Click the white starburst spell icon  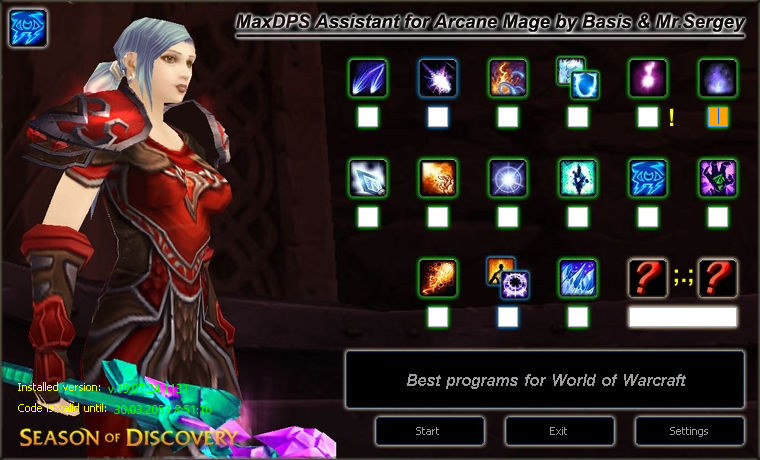(x=508, y=178)
